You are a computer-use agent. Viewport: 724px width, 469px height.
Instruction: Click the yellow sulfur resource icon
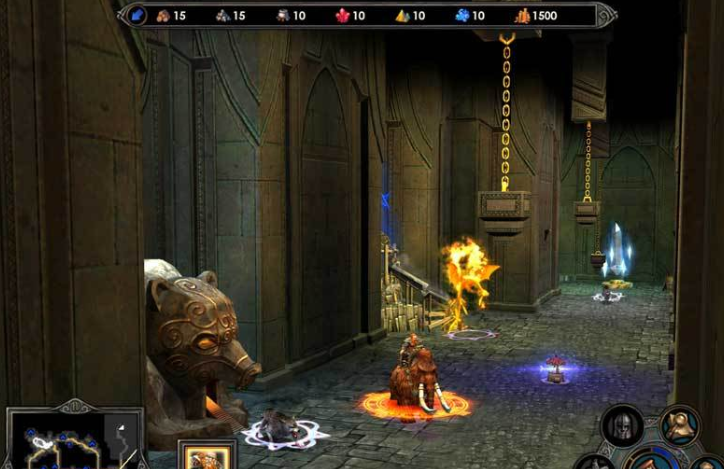point(401,15)
